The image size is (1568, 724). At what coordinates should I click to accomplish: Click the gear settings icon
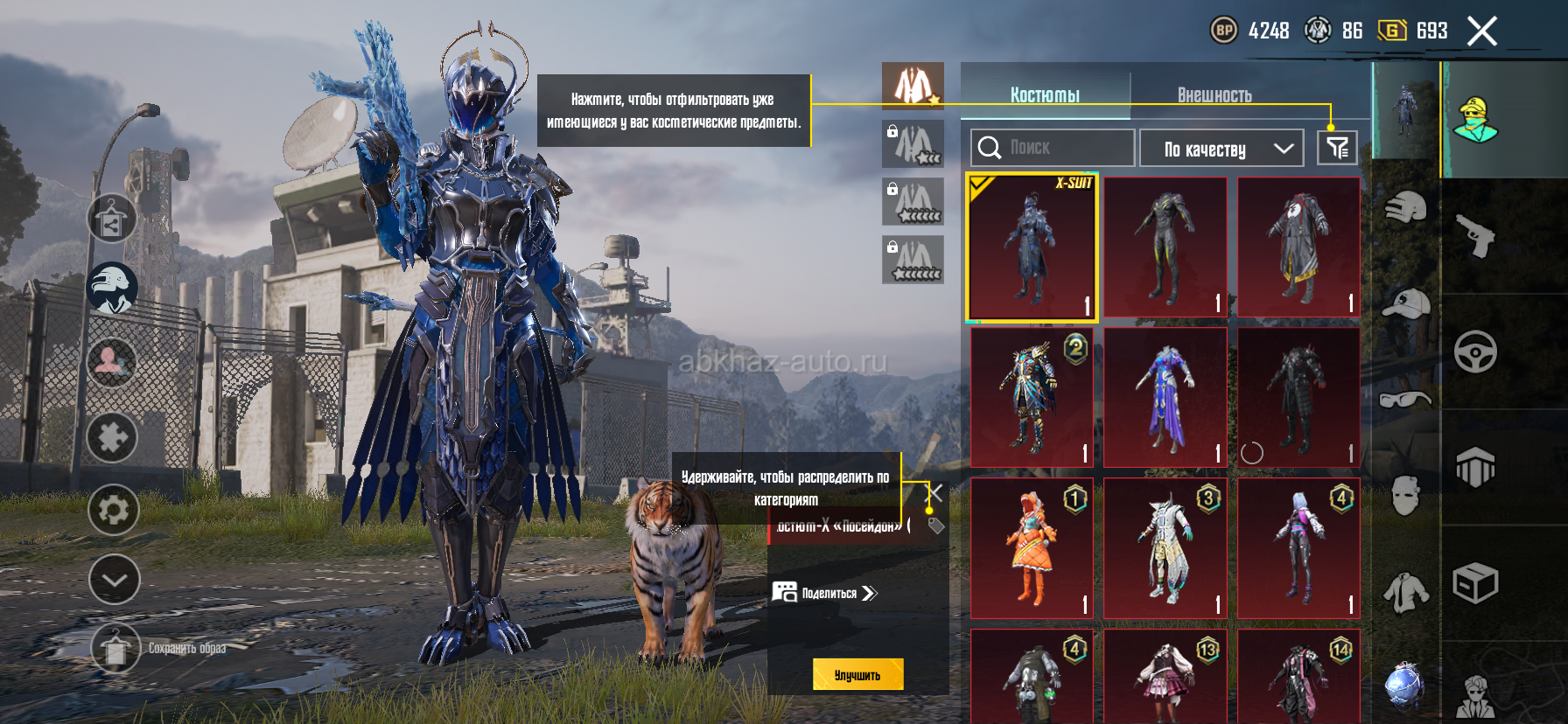(114, 509)
